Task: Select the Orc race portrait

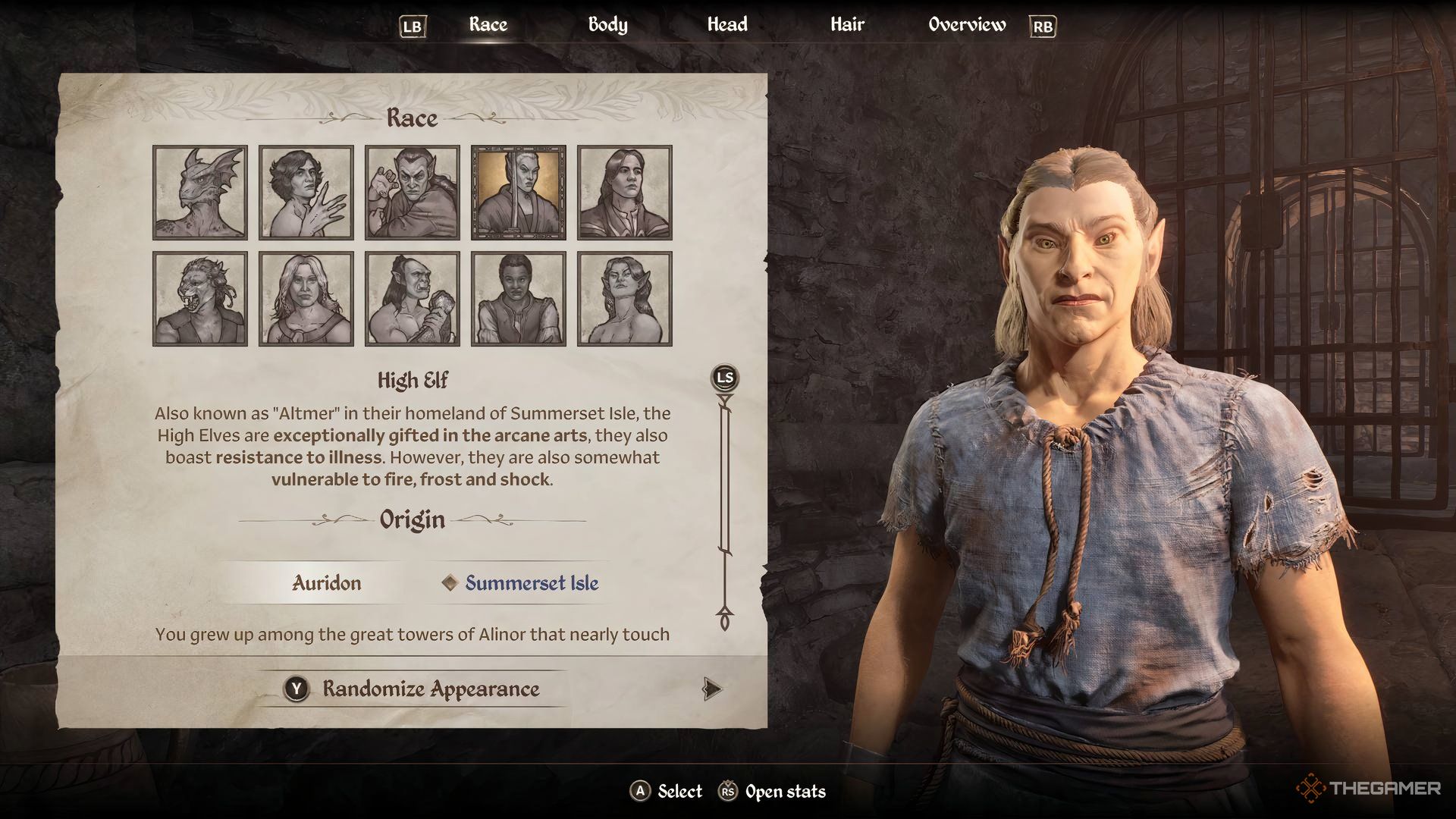Action: point(412,297)
